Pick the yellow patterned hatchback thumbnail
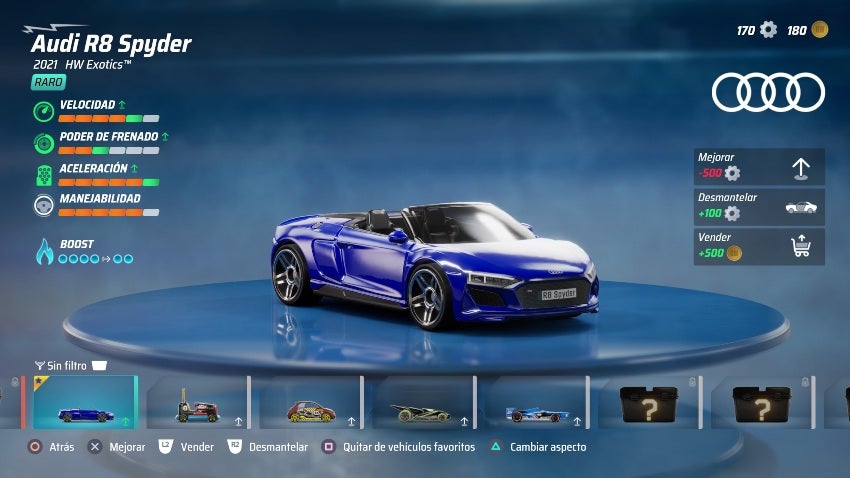Viewport: 850px width, 478px height. coord(311,403)
